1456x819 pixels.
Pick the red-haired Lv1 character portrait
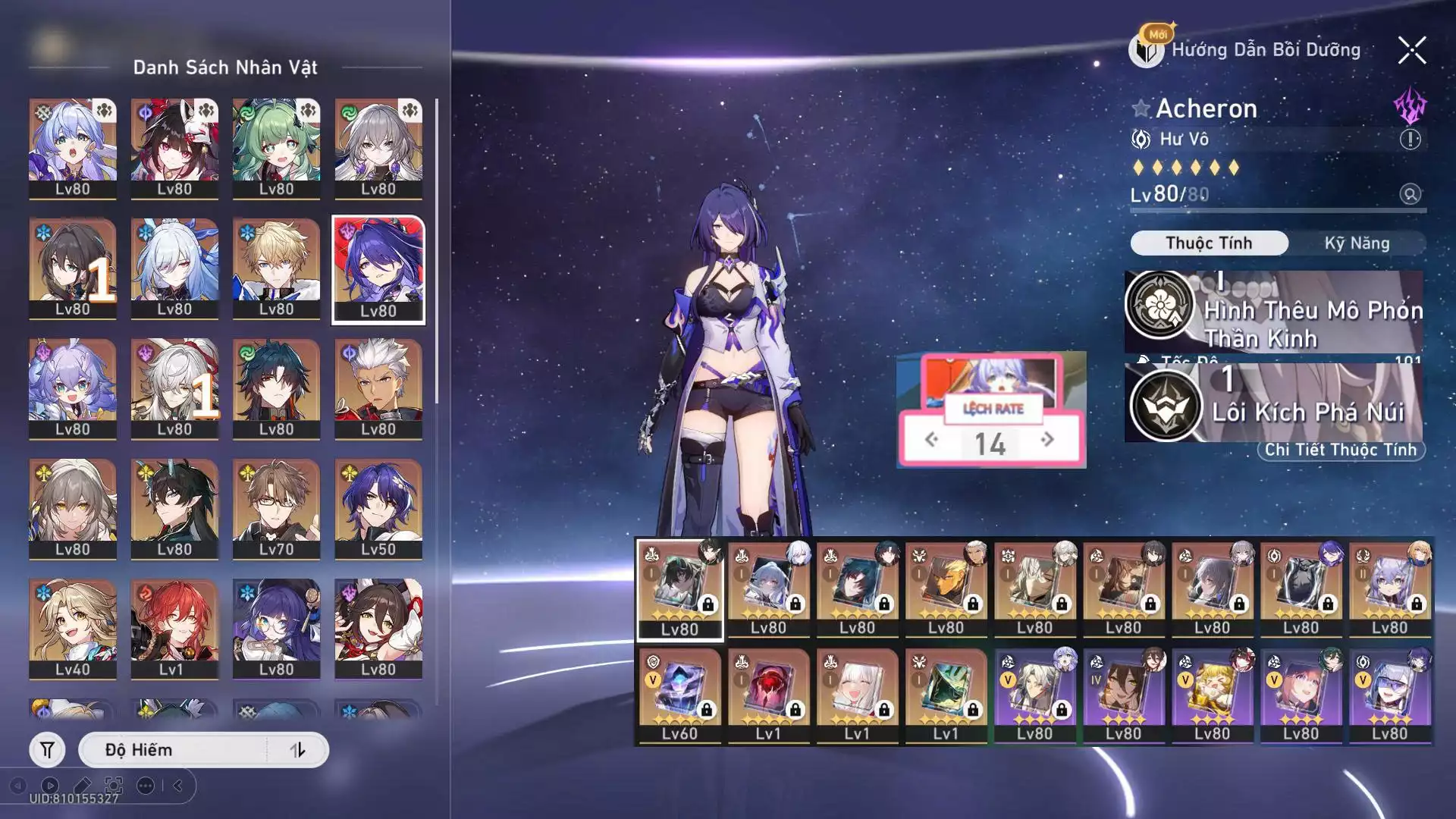(x=174, y=628)
